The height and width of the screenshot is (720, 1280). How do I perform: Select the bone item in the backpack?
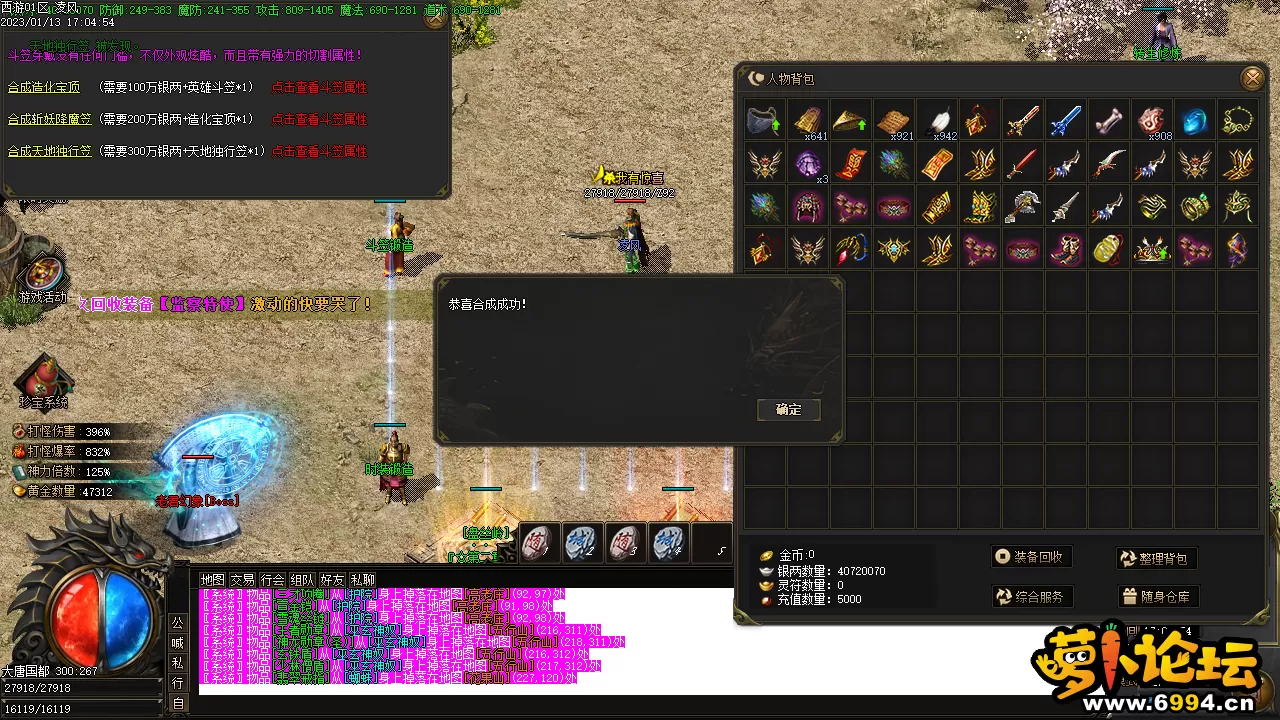click(1108, 121)
